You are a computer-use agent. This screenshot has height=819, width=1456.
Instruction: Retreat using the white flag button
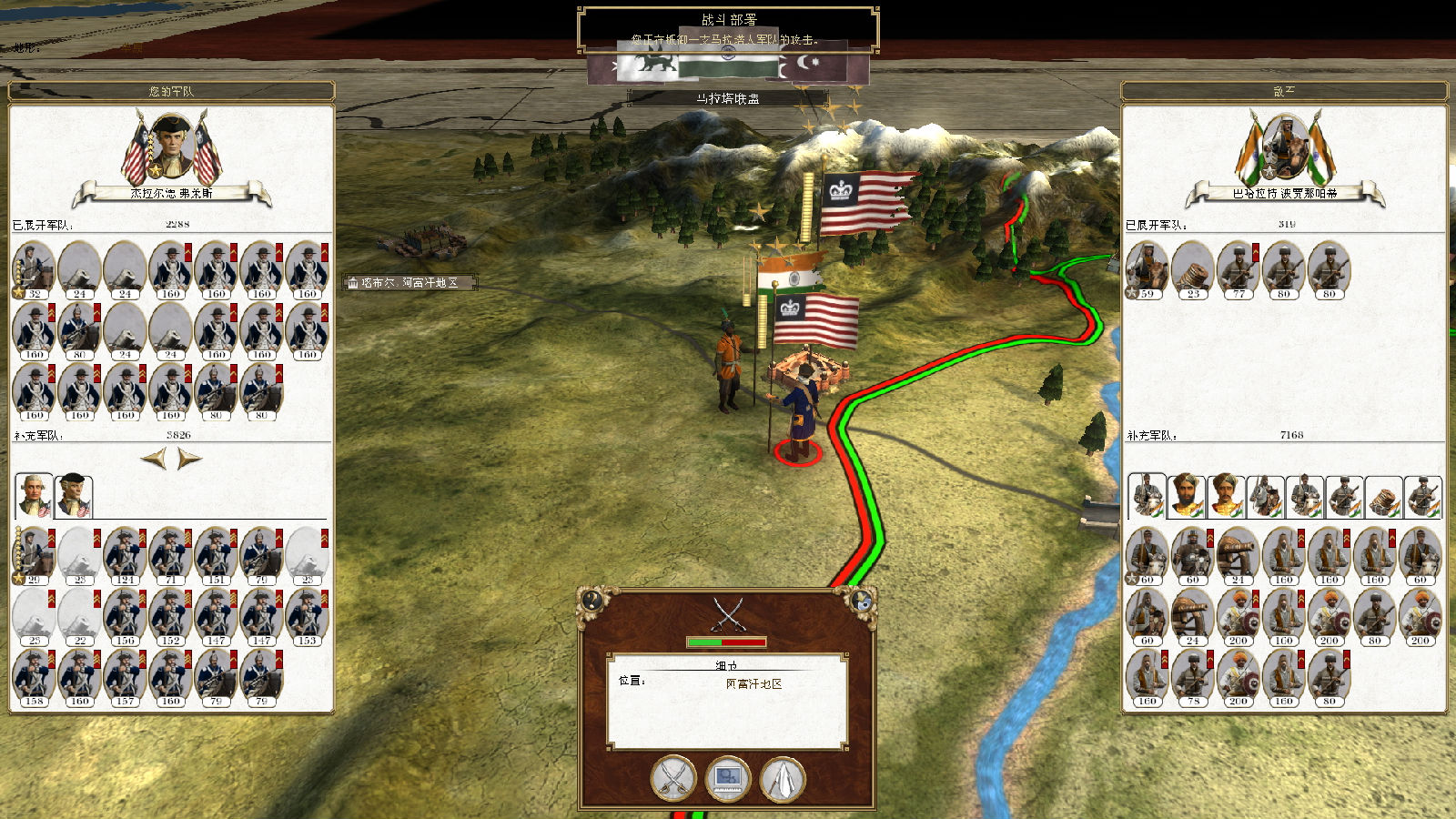(783, 779)
